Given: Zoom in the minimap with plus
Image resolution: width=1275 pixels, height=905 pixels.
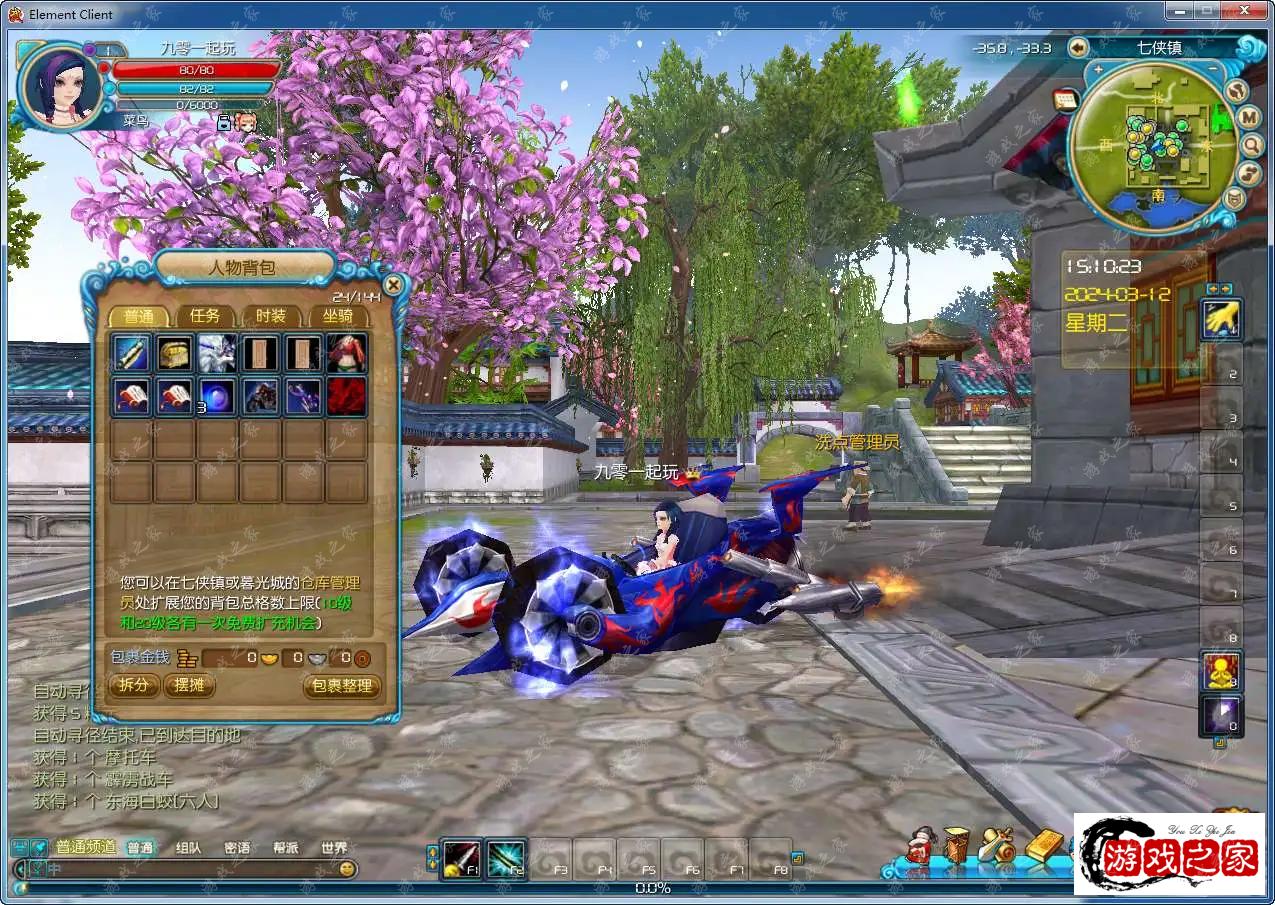Looking at the screenshot, I should [1098, 70].
